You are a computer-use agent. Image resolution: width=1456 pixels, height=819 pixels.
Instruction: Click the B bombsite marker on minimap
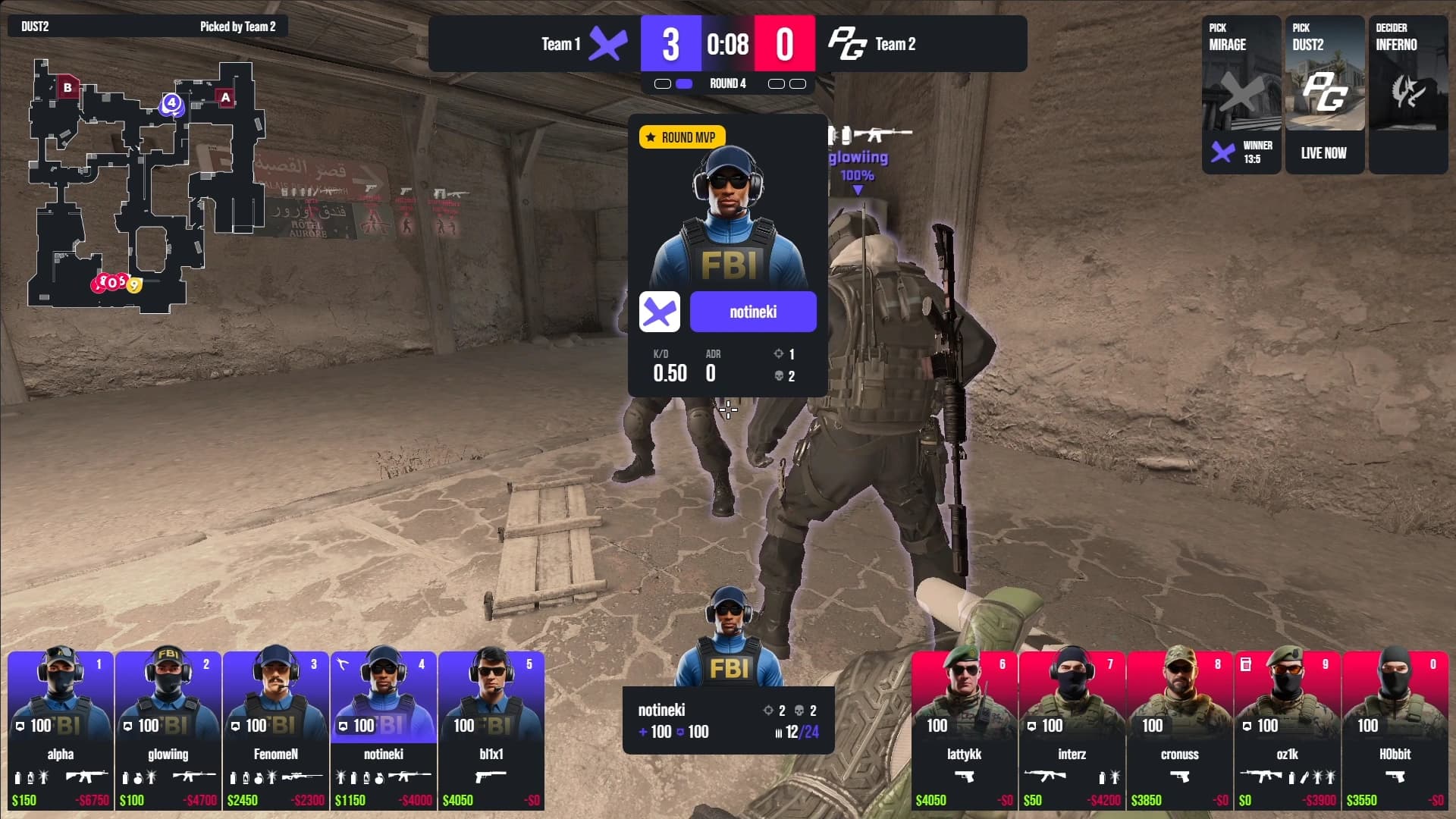pos(67,87)
